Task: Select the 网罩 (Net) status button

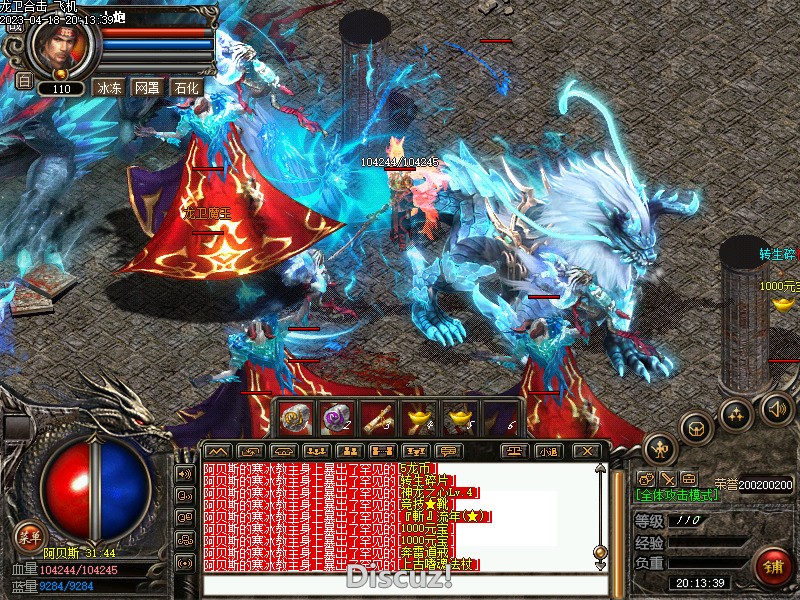Action: click(147, 88)
